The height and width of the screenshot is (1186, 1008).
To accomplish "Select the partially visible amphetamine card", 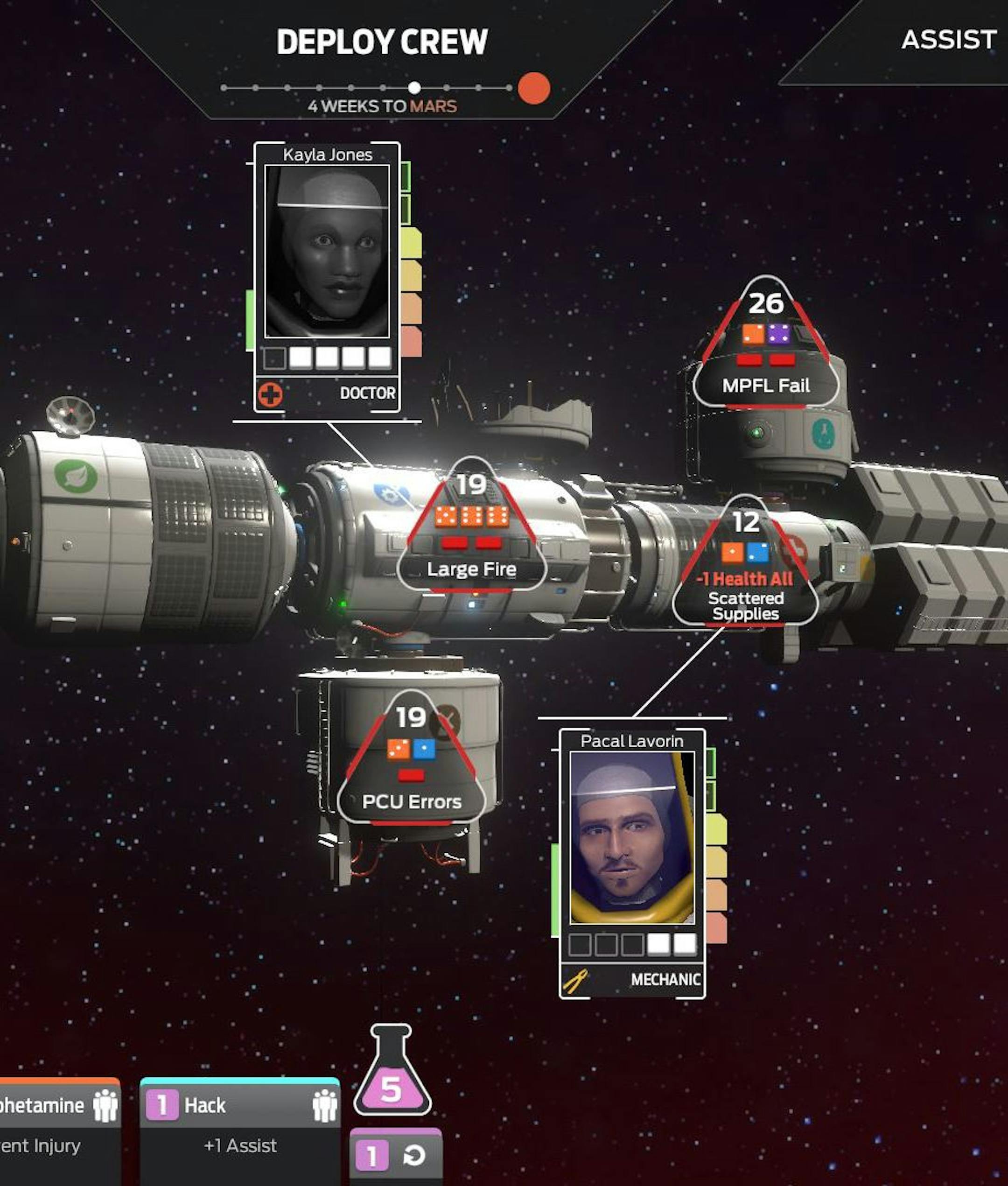I will [57, 1129].
